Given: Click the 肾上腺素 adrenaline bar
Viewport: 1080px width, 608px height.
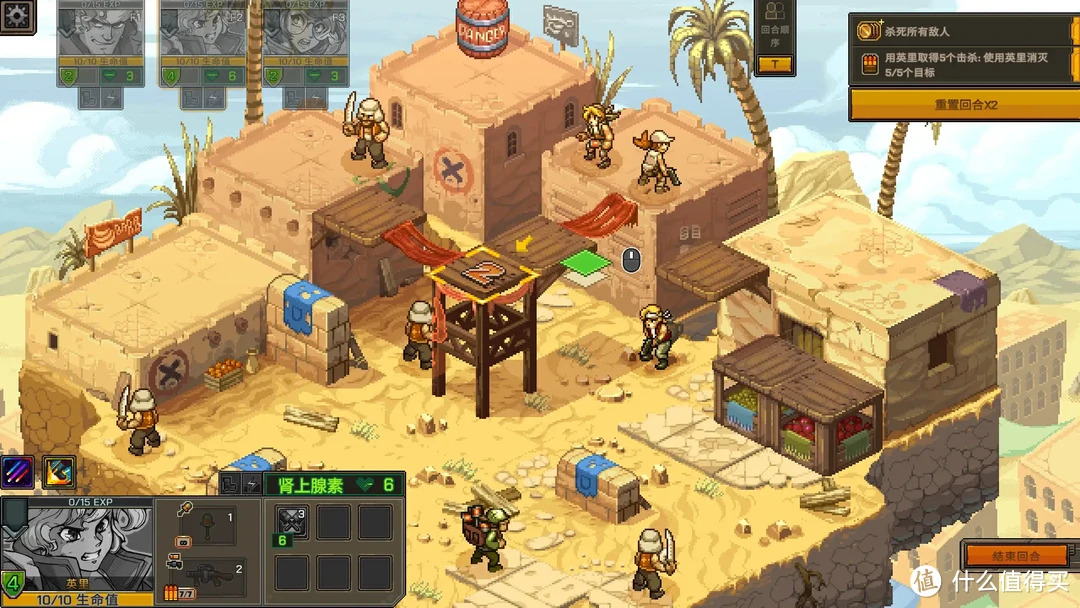Looking at the screenshot, I should (331, 485).
